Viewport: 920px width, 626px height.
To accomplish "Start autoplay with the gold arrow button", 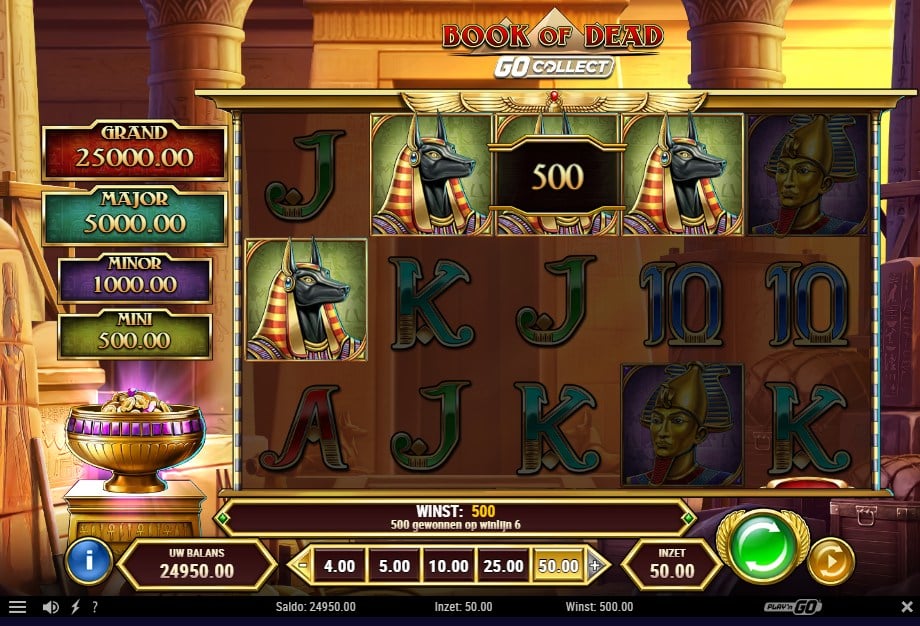I will pyautogui.click(x=830, y=563).
